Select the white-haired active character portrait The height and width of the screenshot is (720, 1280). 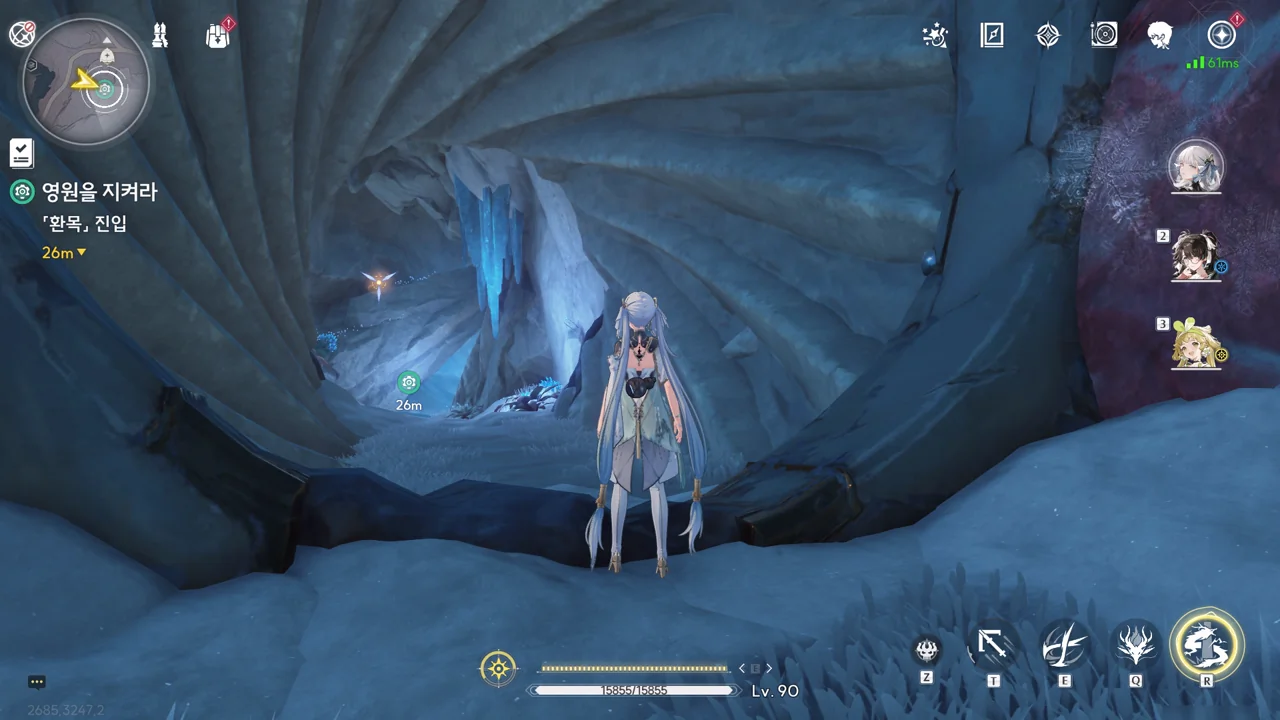pos(1196,168)
